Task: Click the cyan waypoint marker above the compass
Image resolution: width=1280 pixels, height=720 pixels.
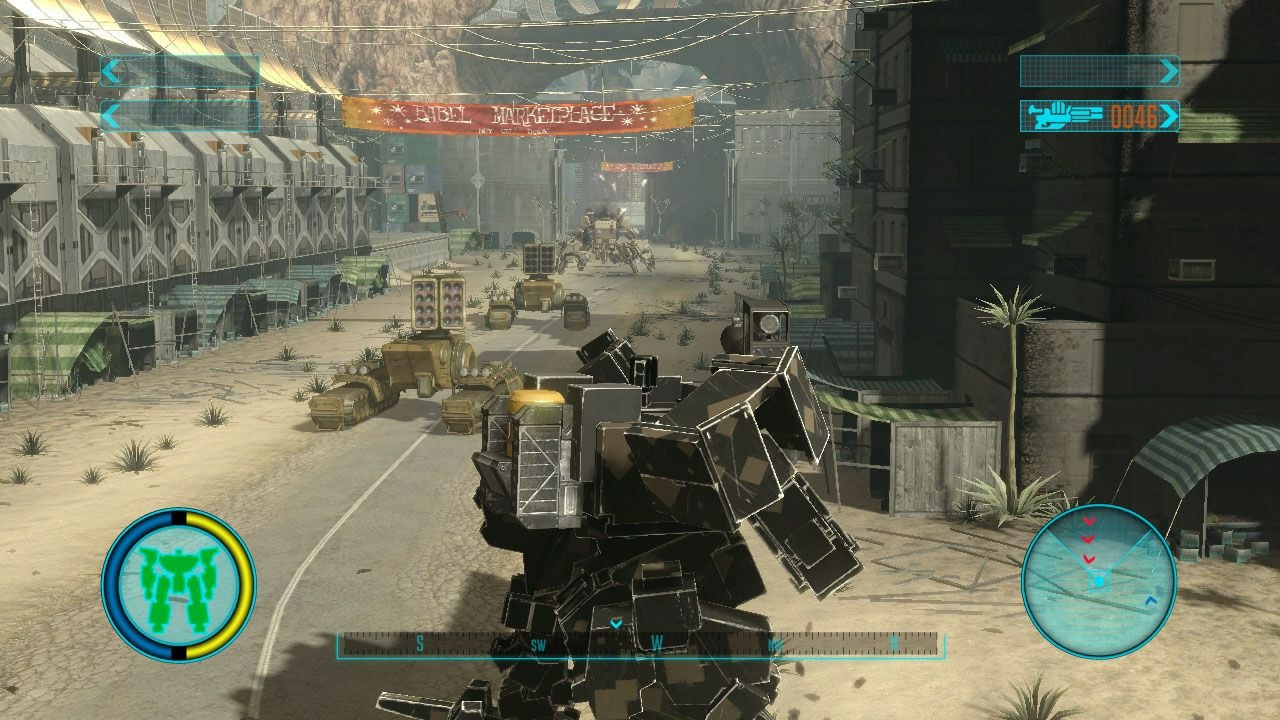Action: coord(615,622)
